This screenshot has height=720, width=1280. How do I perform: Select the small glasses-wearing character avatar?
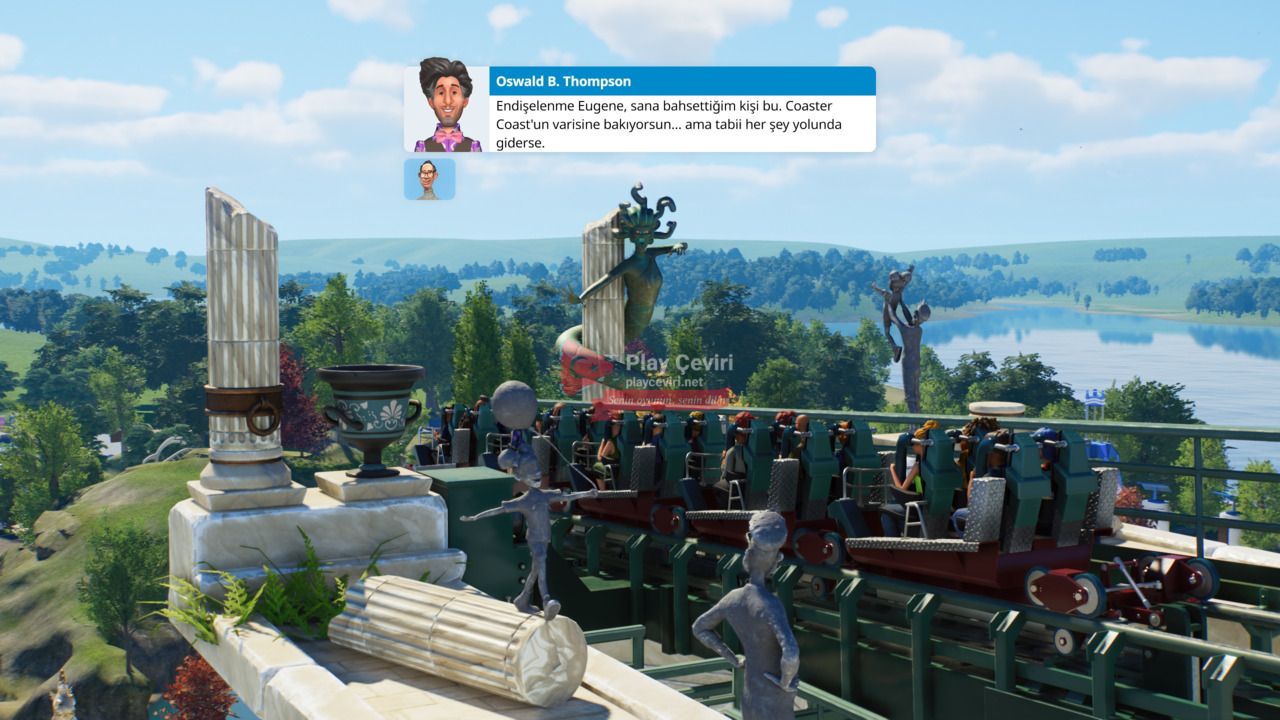pos(429,179)
